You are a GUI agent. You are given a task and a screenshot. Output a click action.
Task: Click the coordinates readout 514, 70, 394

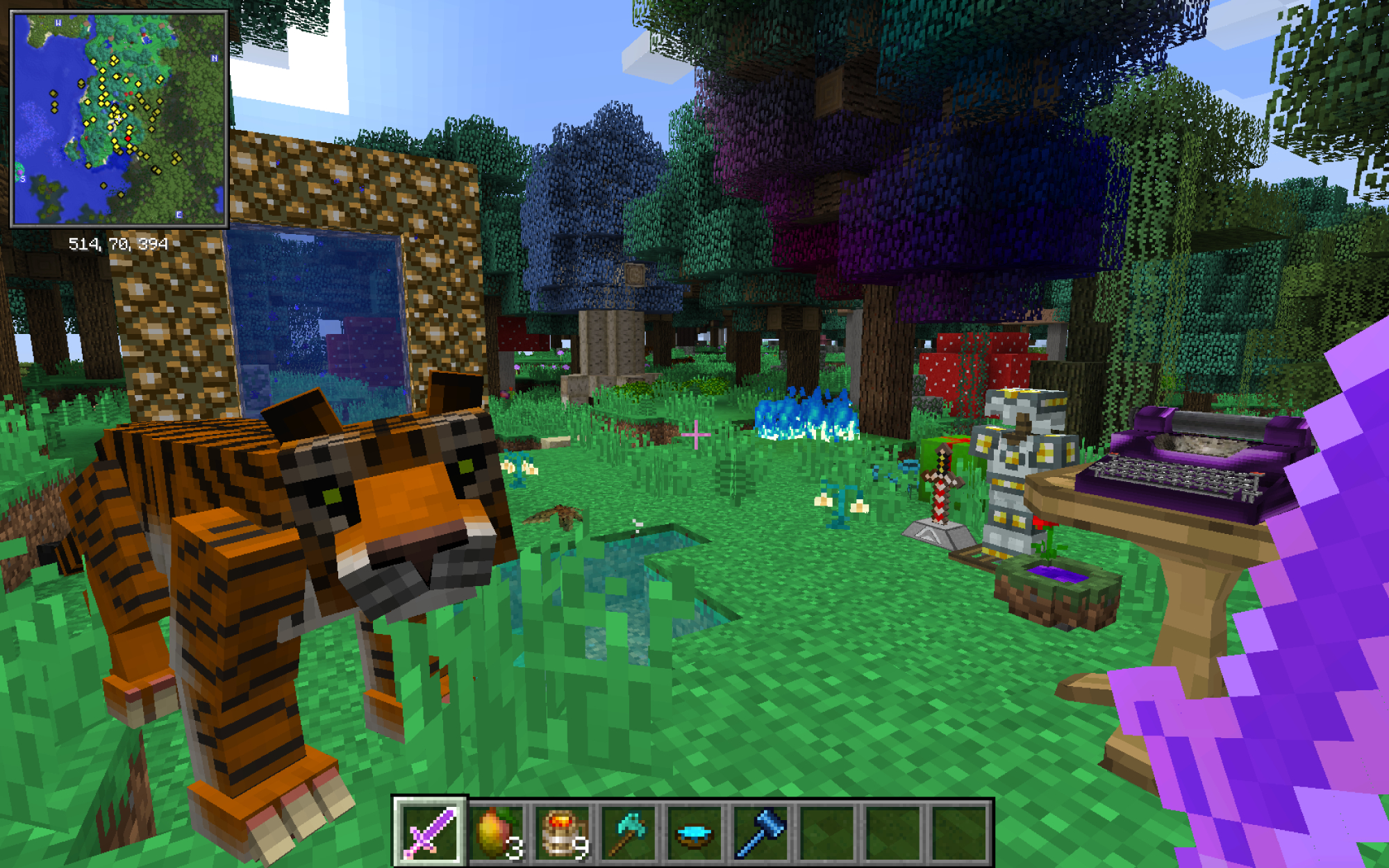click(118, 243)
